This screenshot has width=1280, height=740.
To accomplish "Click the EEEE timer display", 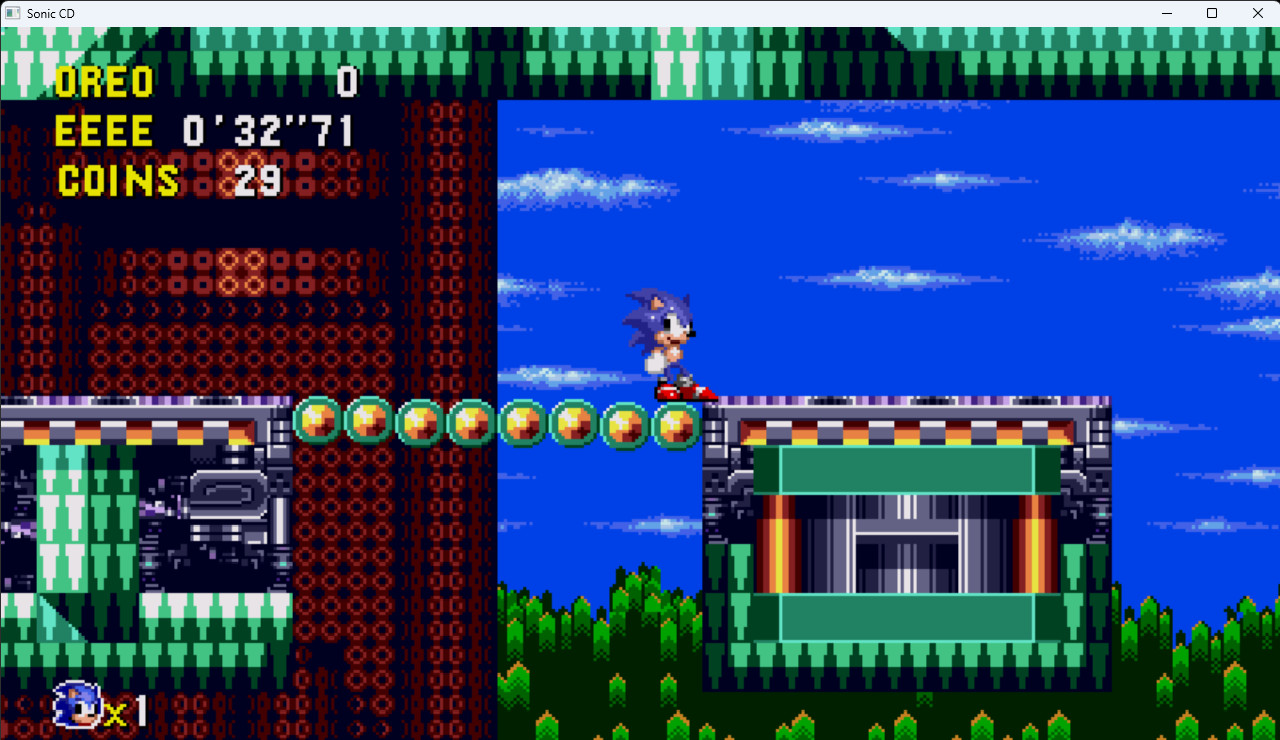I will tap(104, 131).
